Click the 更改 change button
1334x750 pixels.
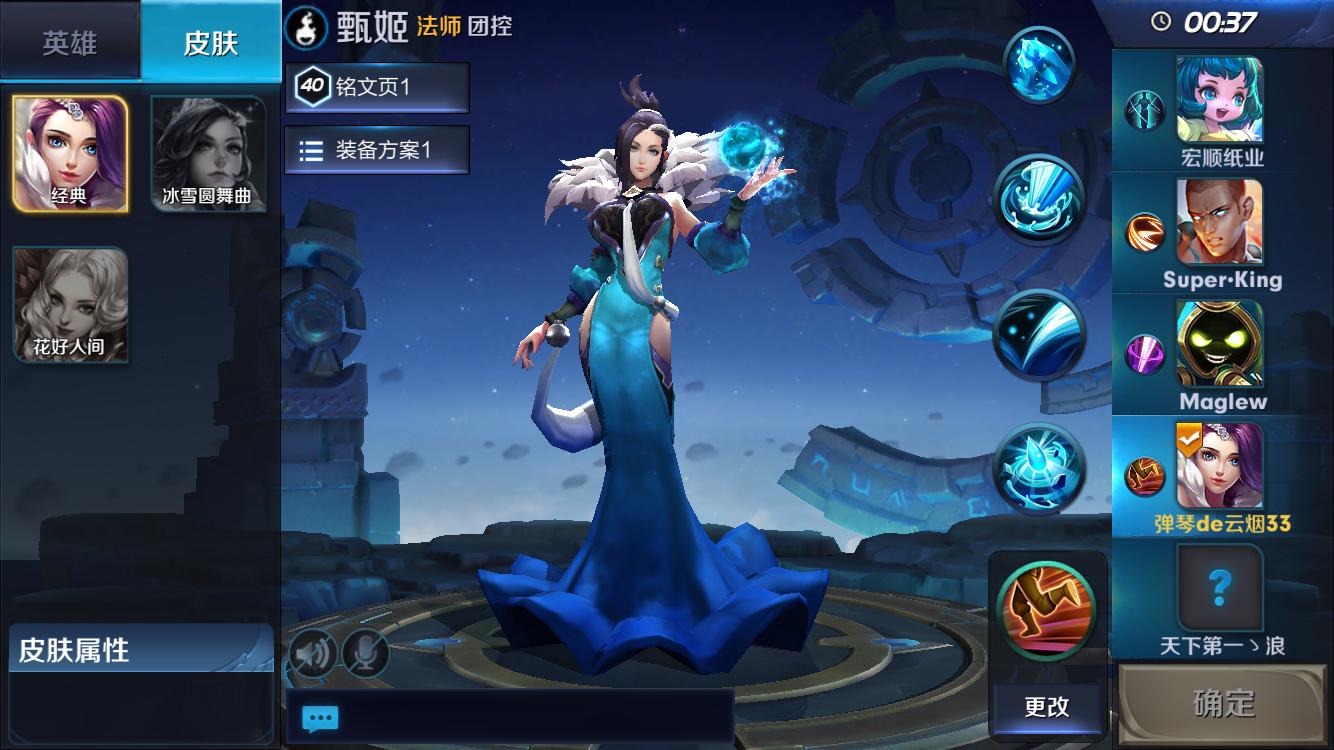pyautogui.click(x=1046, y=707)
